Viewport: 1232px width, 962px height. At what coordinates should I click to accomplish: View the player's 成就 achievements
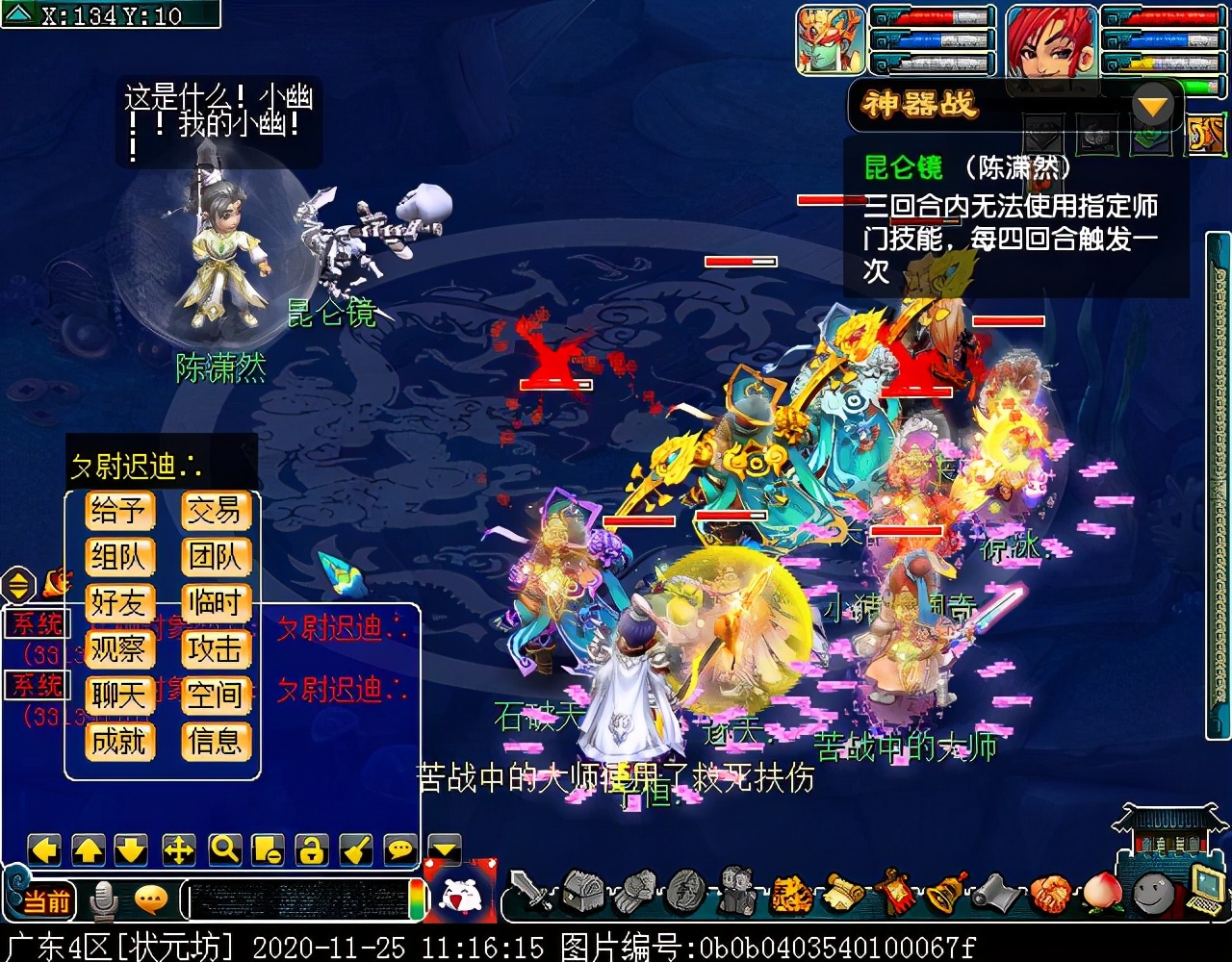point(118,741)
